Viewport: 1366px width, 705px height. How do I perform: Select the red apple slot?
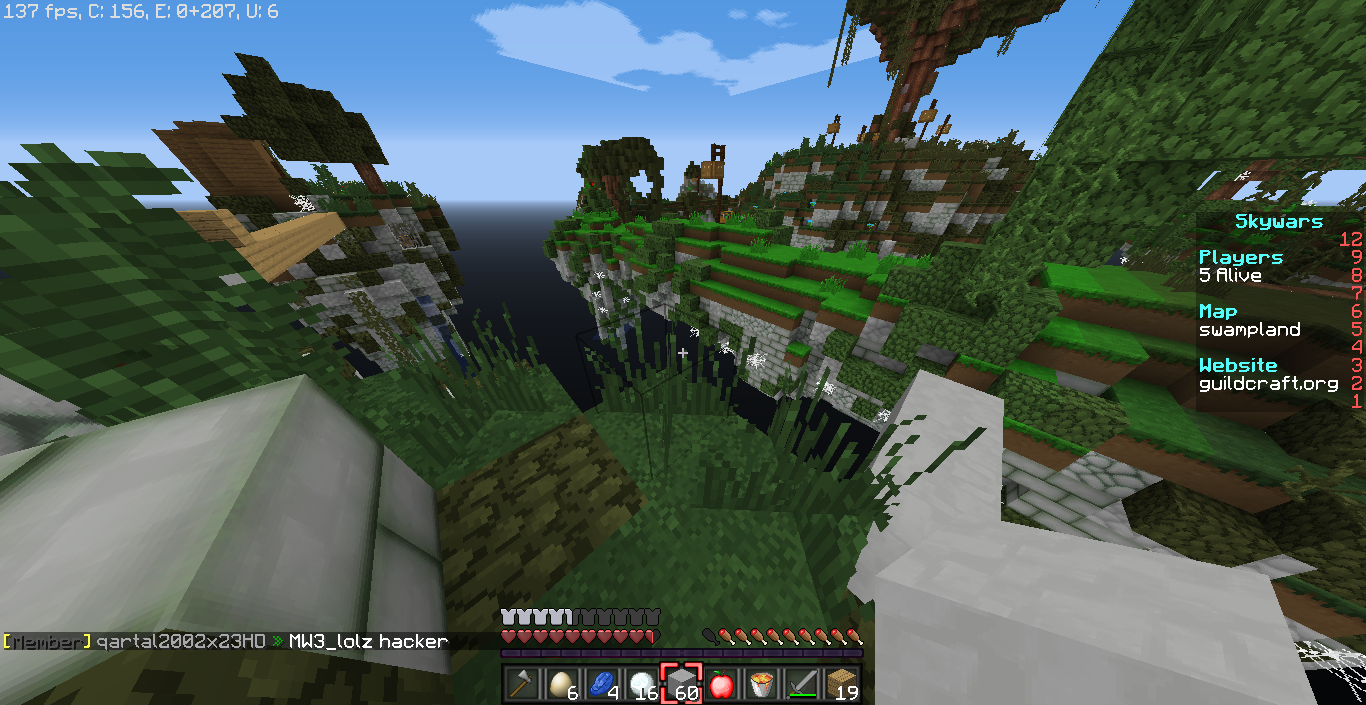pos(722,684)
